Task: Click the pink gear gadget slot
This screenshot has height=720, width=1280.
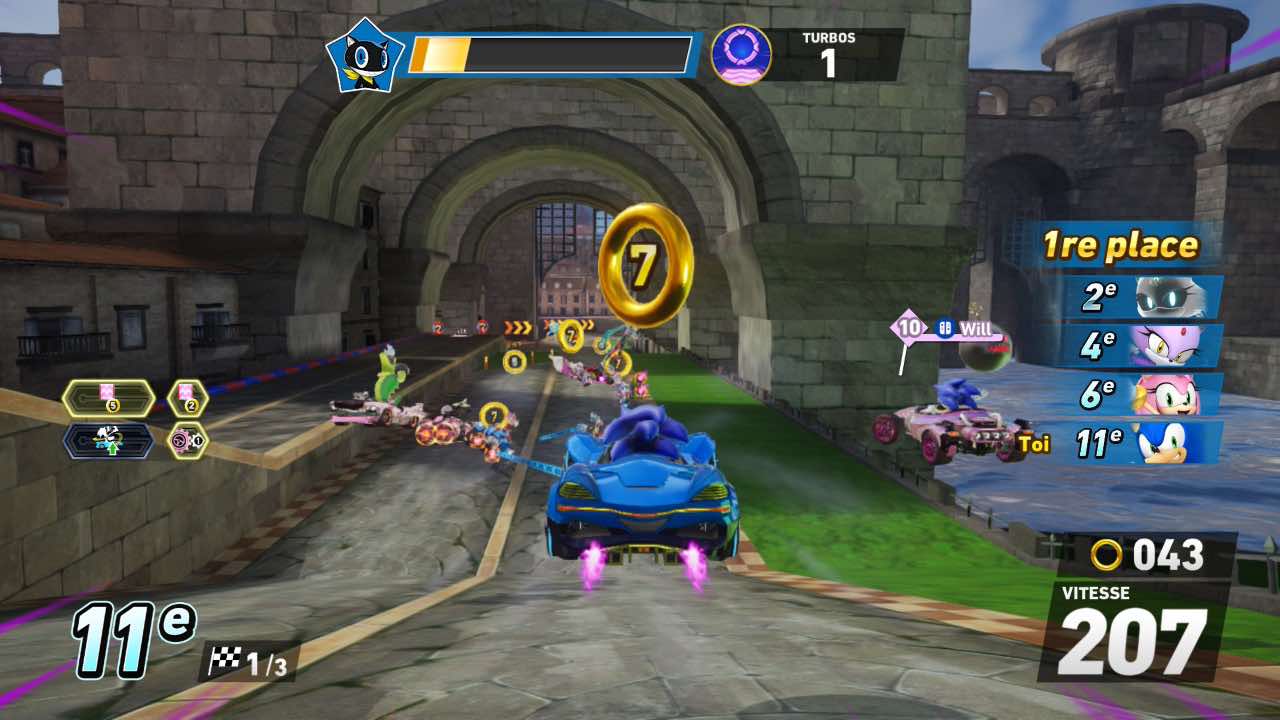Action: pyautogui.click(x=187, y=440)
